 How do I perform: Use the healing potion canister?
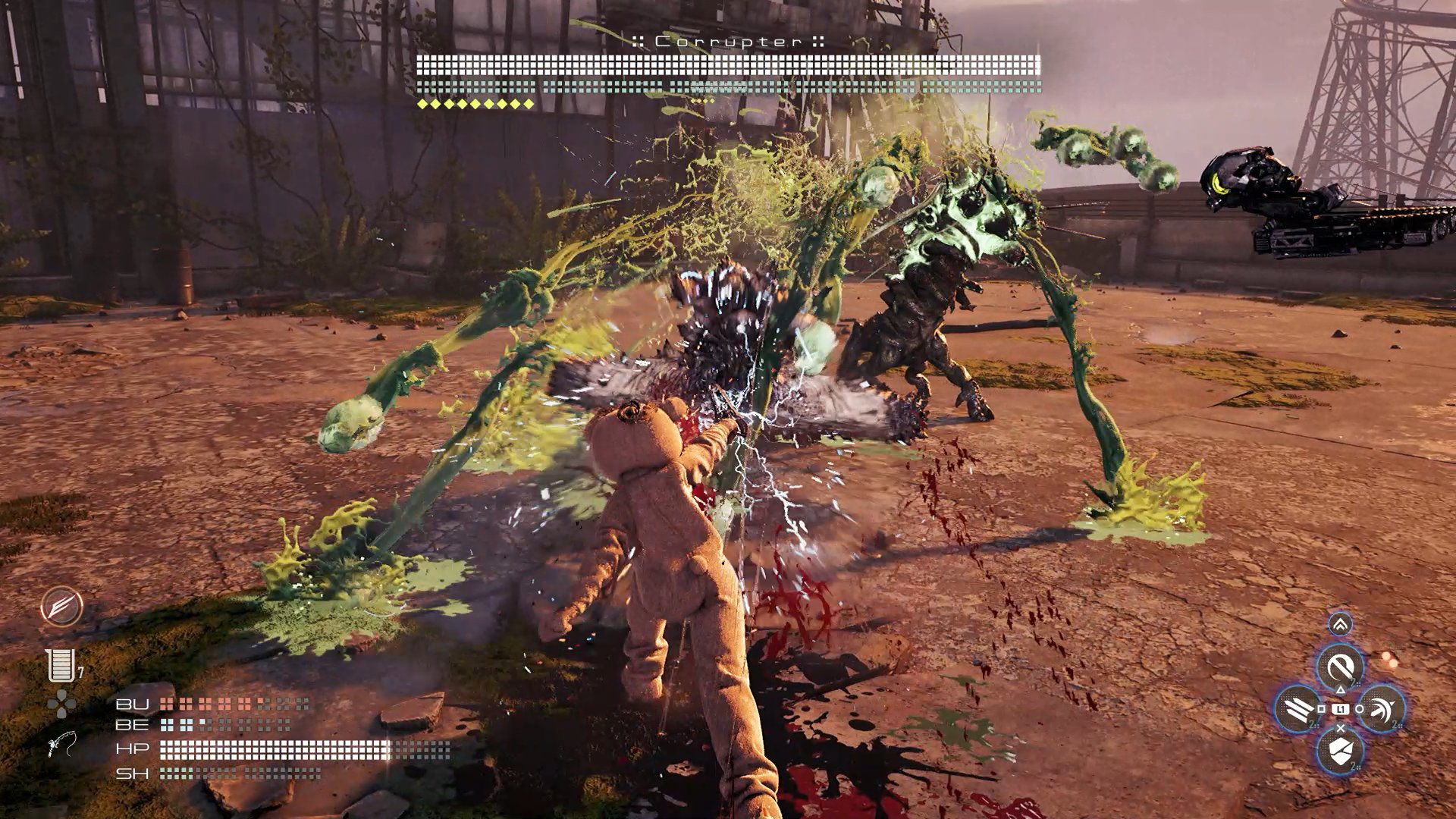(61, 666)
